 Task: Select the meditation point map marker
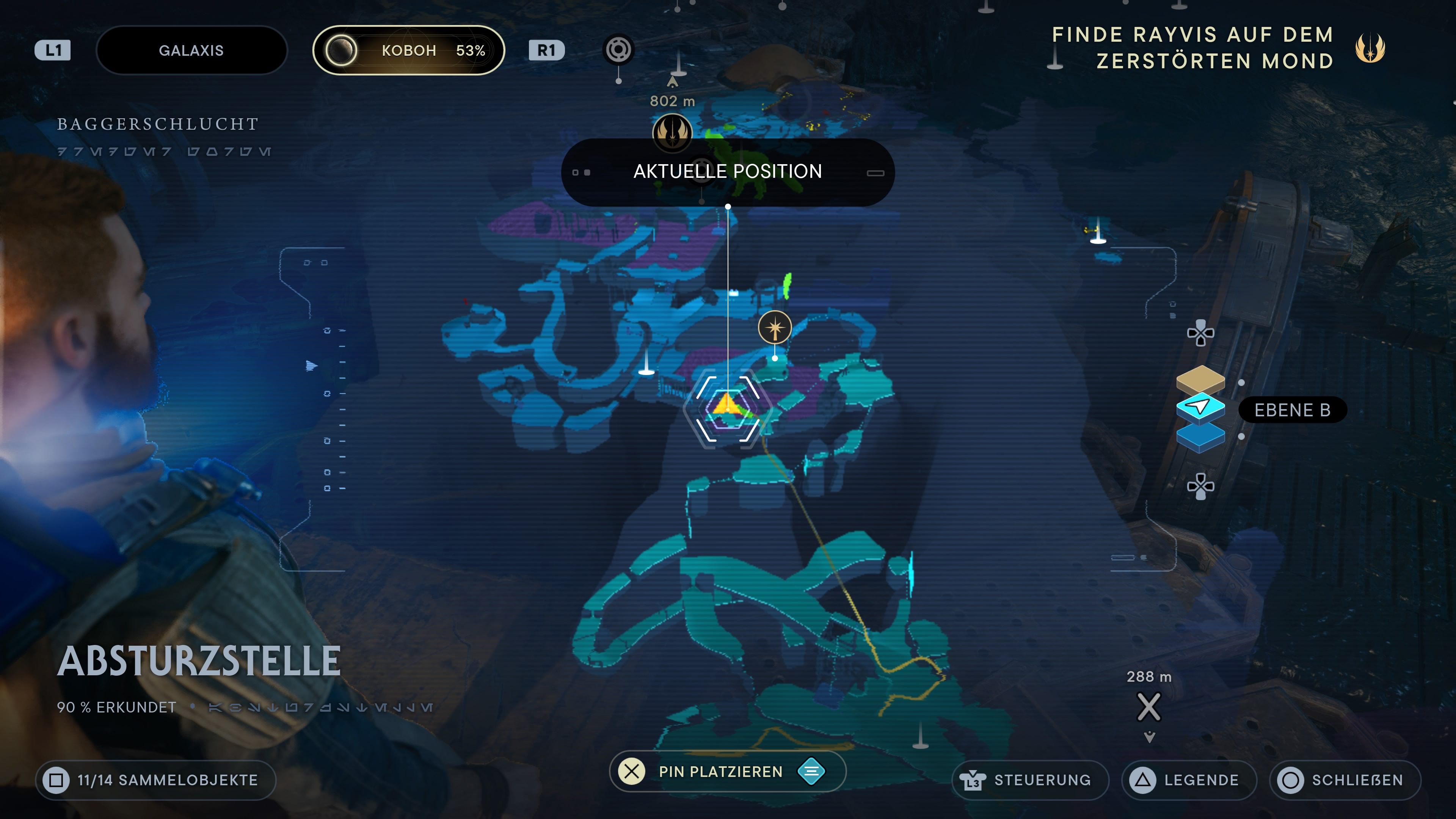774,327
